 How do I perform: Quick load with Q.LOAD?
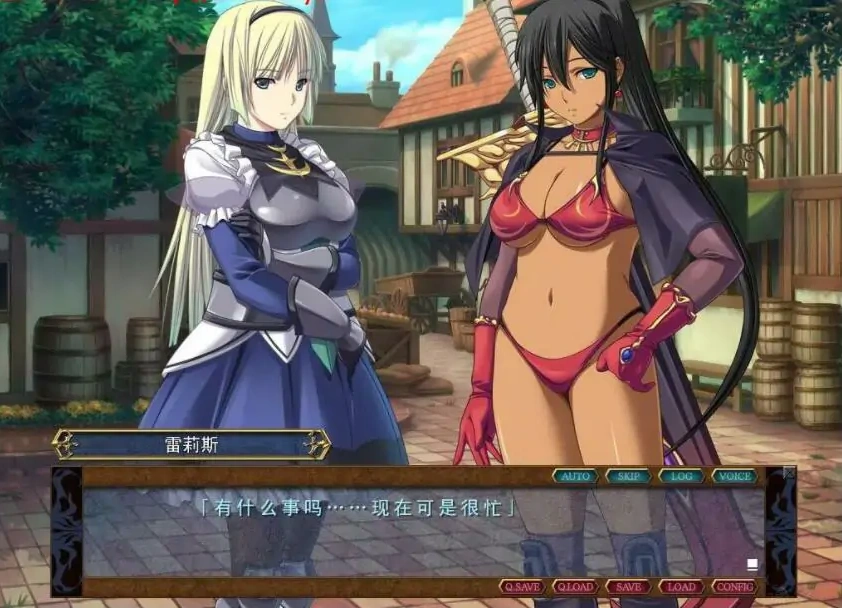coord(575,587)
